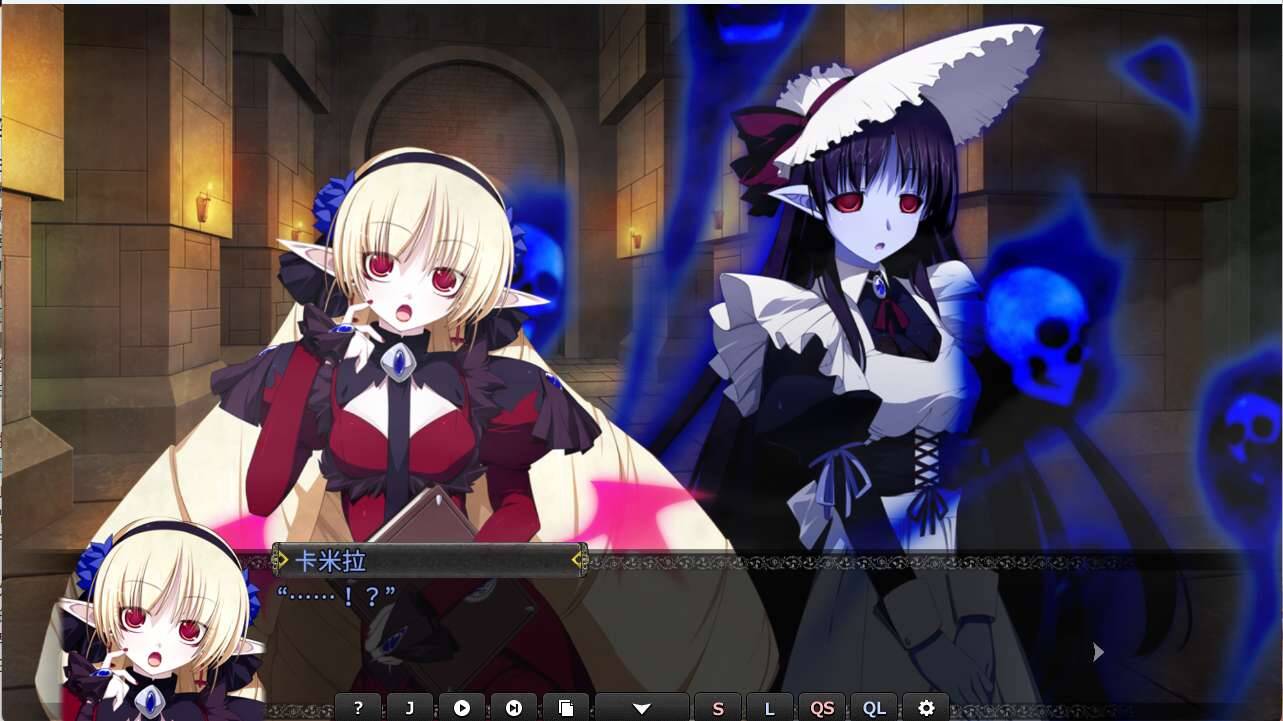
Task: Start auto-read with the circular play icon
Action: click(x=462, y=707)
